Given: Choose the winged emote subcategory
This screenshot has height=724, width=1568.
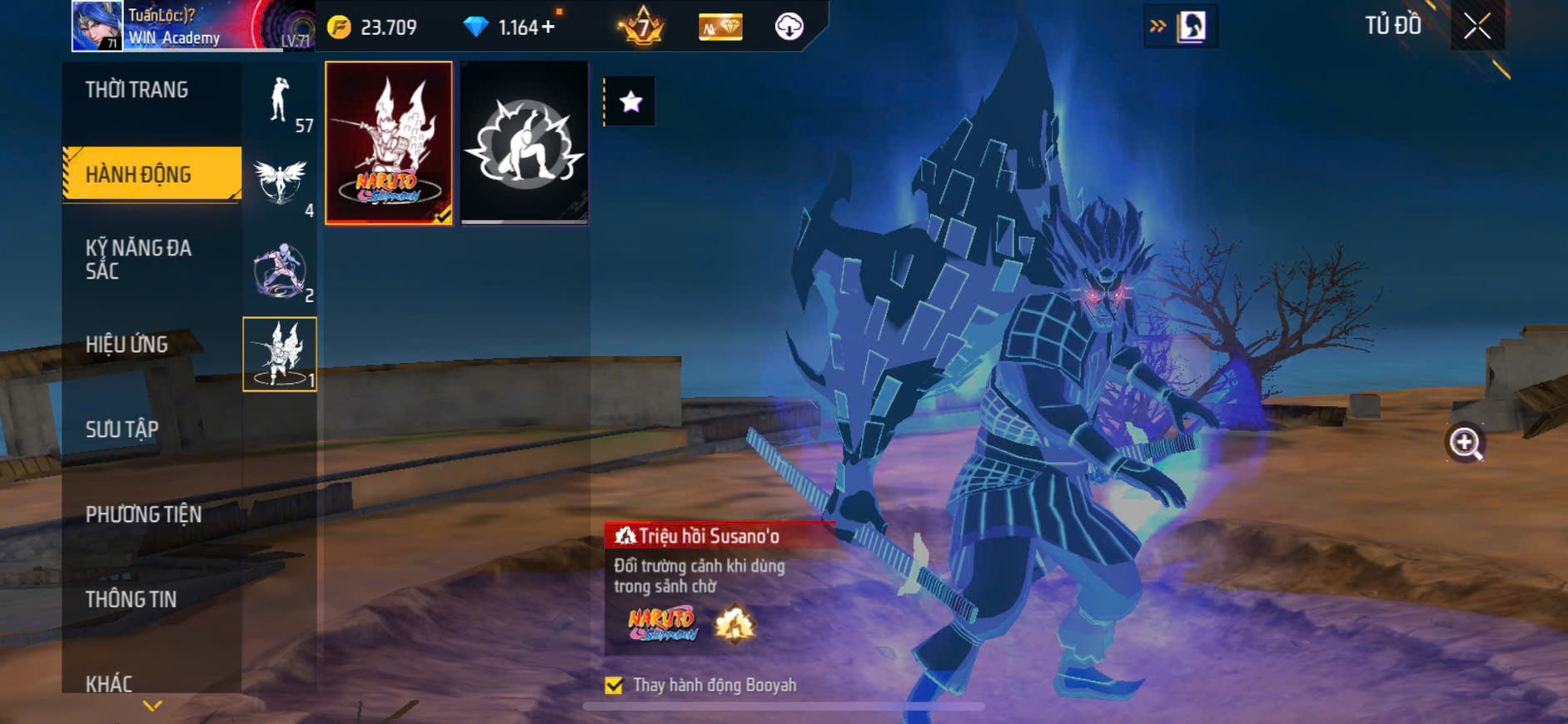Looking at the screenshot, I should coord(280,183).
